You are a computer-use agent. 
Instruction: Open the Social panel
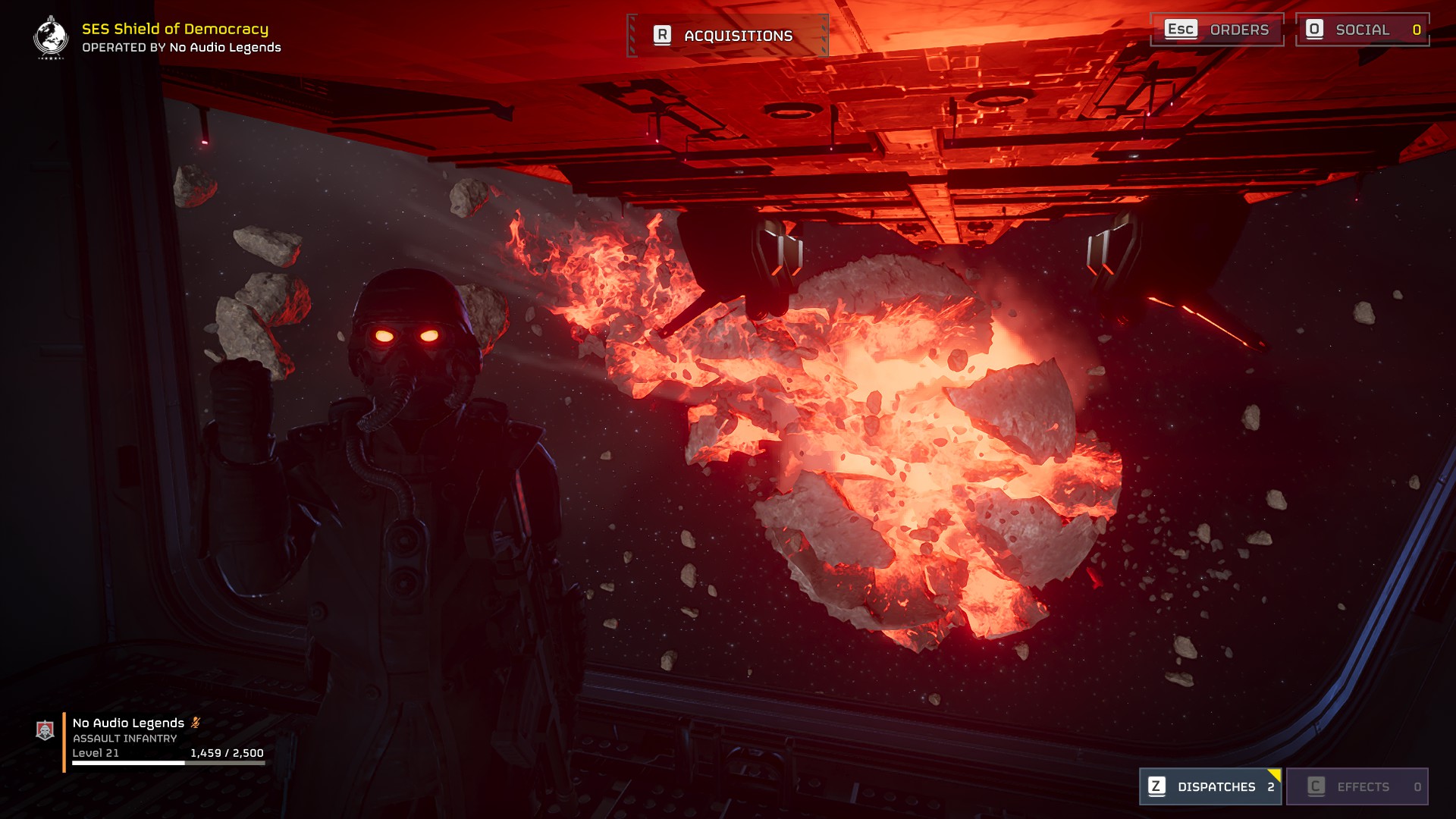(1362, 30)
